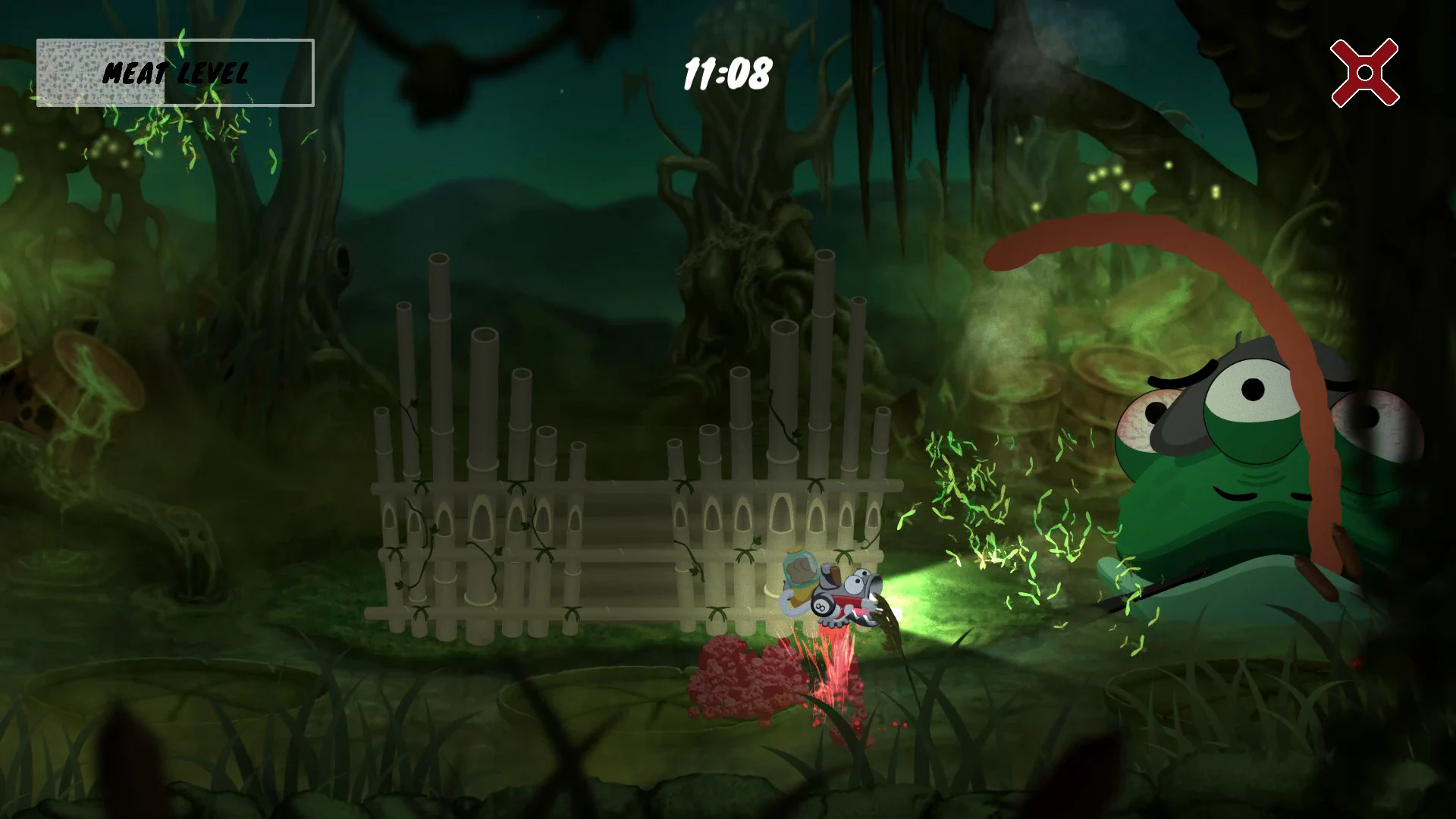Click the 8-ball detail on the meat grinder
1456x819 pixels.
click(x=821, y=604)
